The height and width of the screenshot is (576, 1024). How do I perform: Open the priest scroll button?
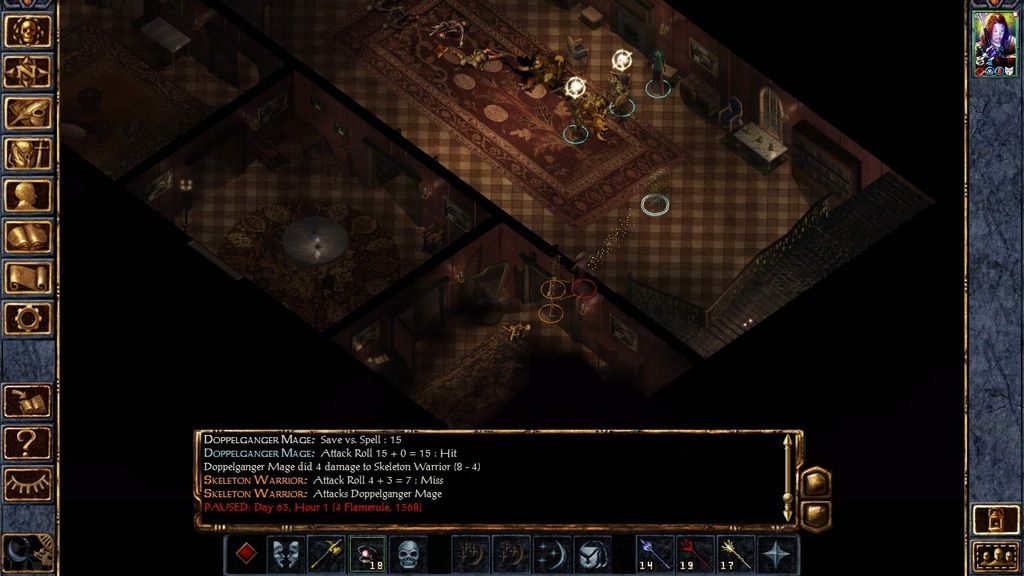pyautogui.click(x=27, y=277)
